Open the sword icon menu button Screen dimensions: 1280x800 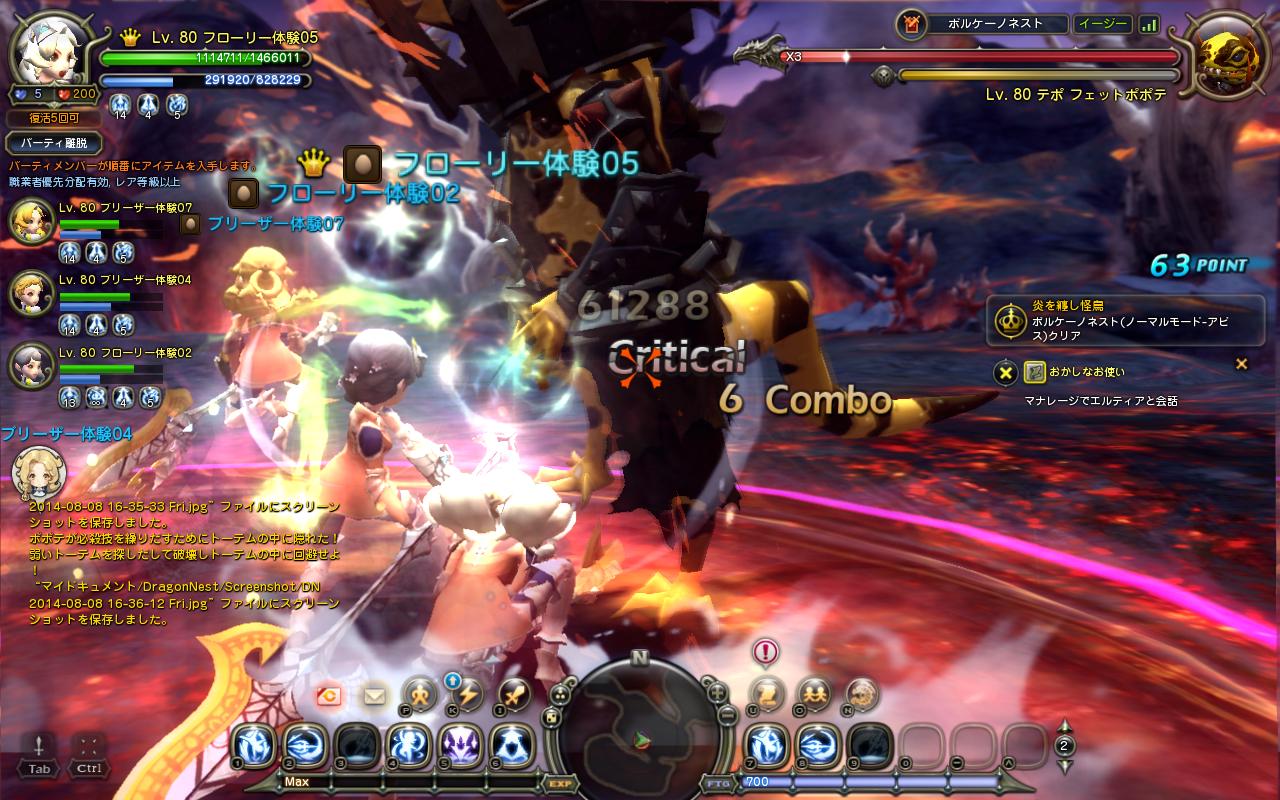(x=514, y=693)
